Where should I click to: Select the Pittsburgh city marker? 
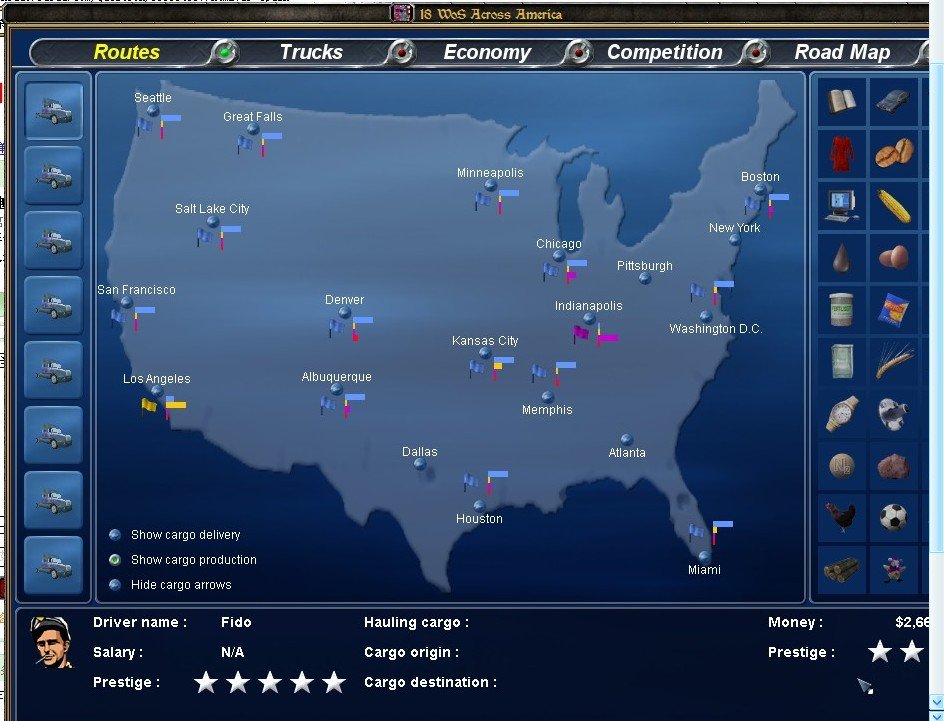tap(645, 278)
